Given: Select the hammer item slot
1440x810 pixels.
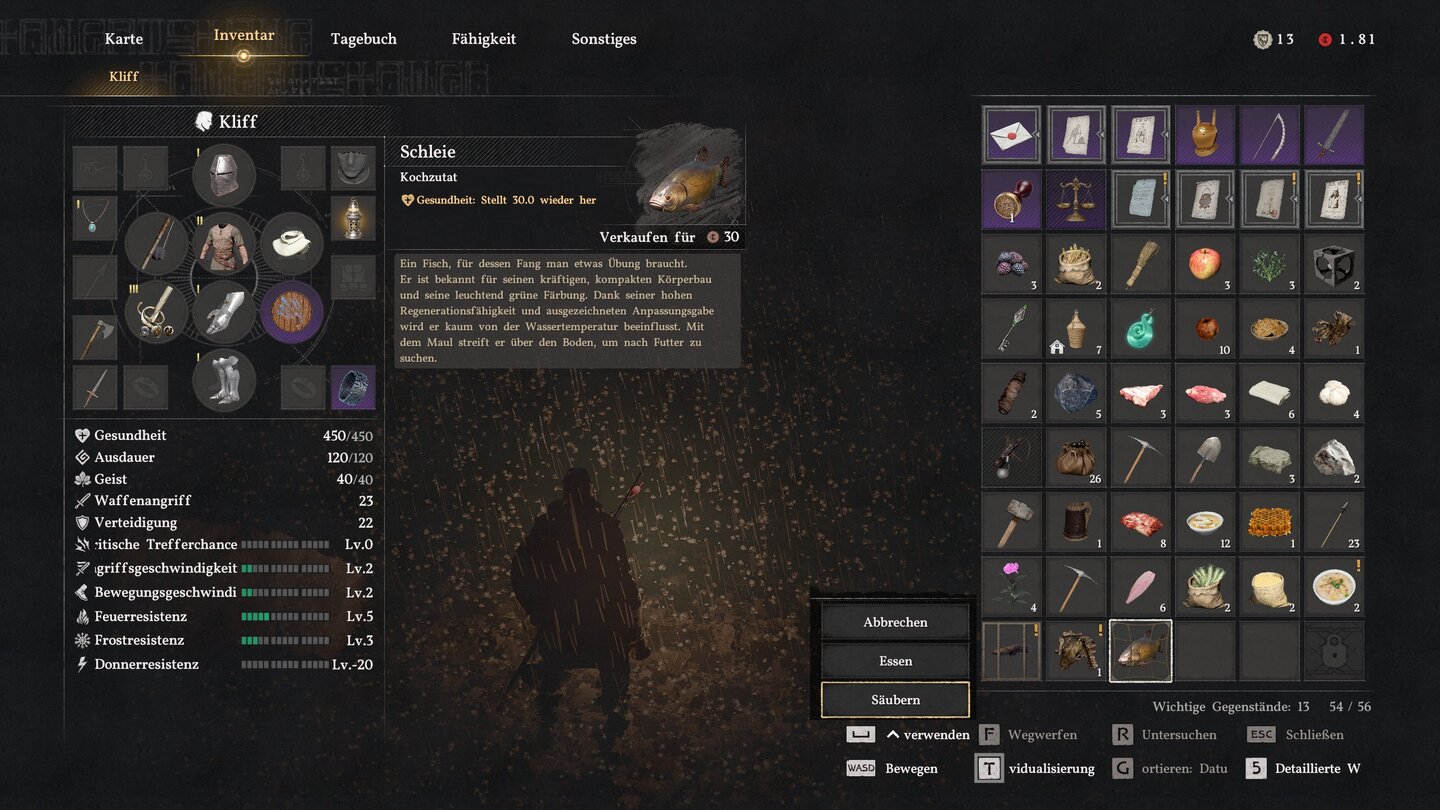Looking at the screenshot, I should [x=1011, y=521].
